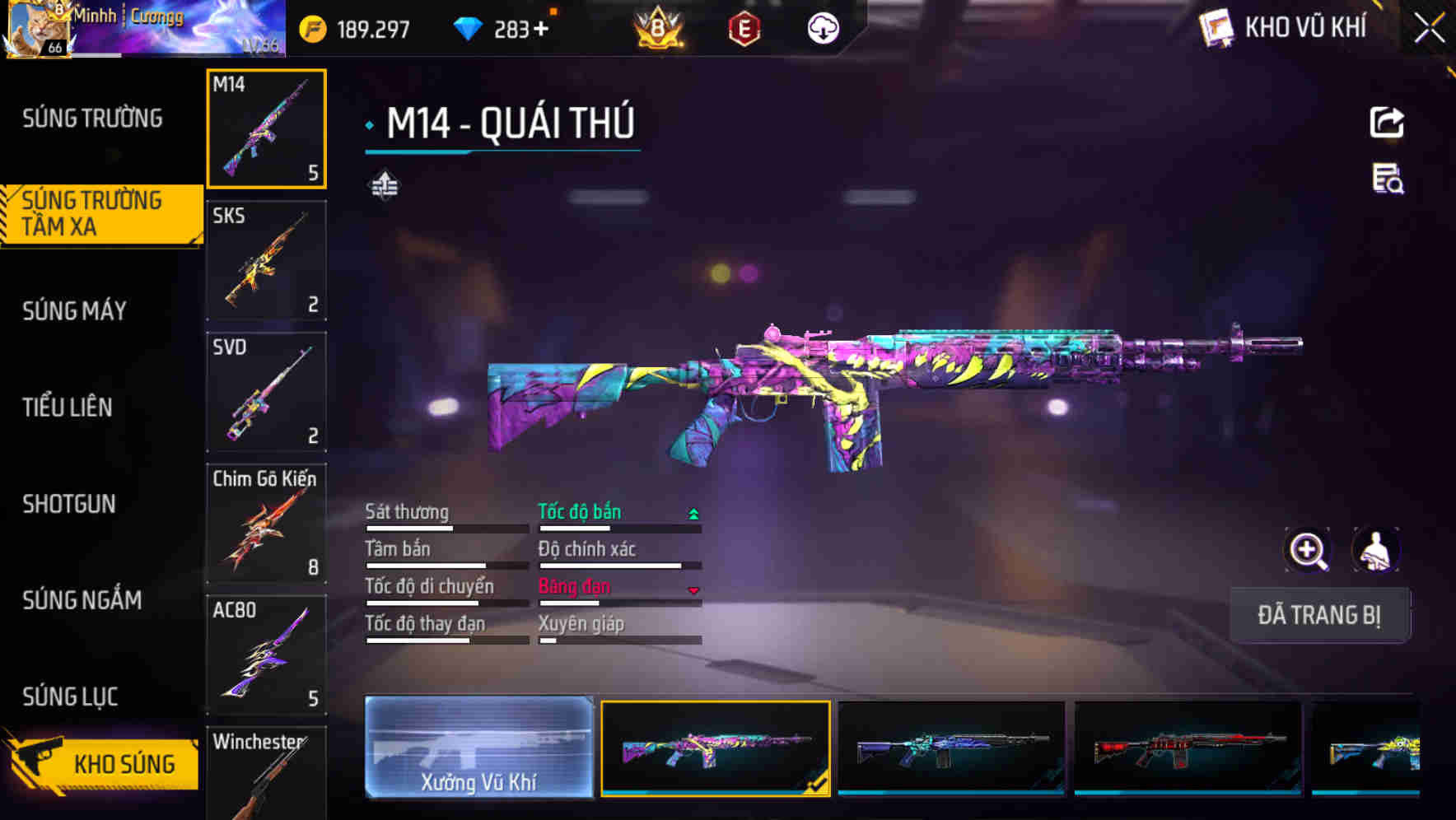Select the Chim Gõ Kiến weapon

(267, 524)
